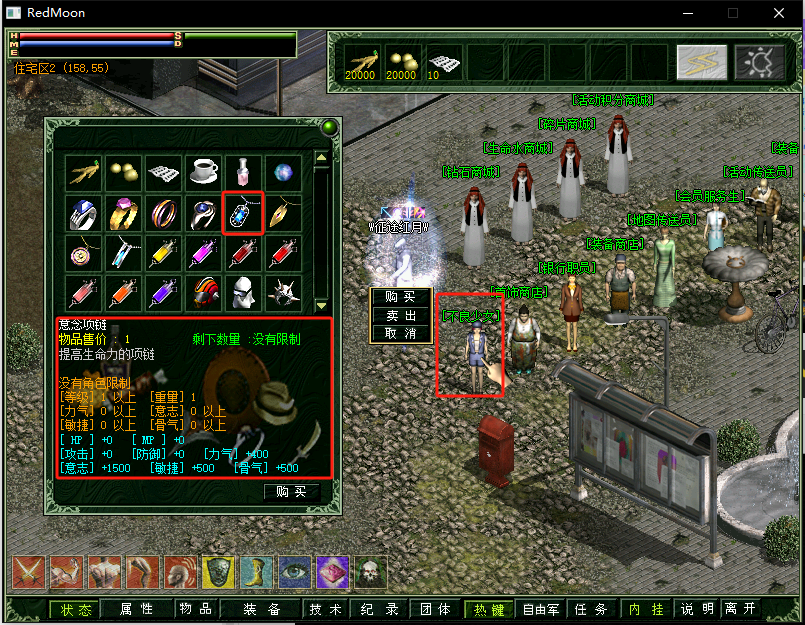Choose the pink perfume bottle item
Image resolution: width=805 pixels, height=625 pixels.
click(x=243, y=172)
